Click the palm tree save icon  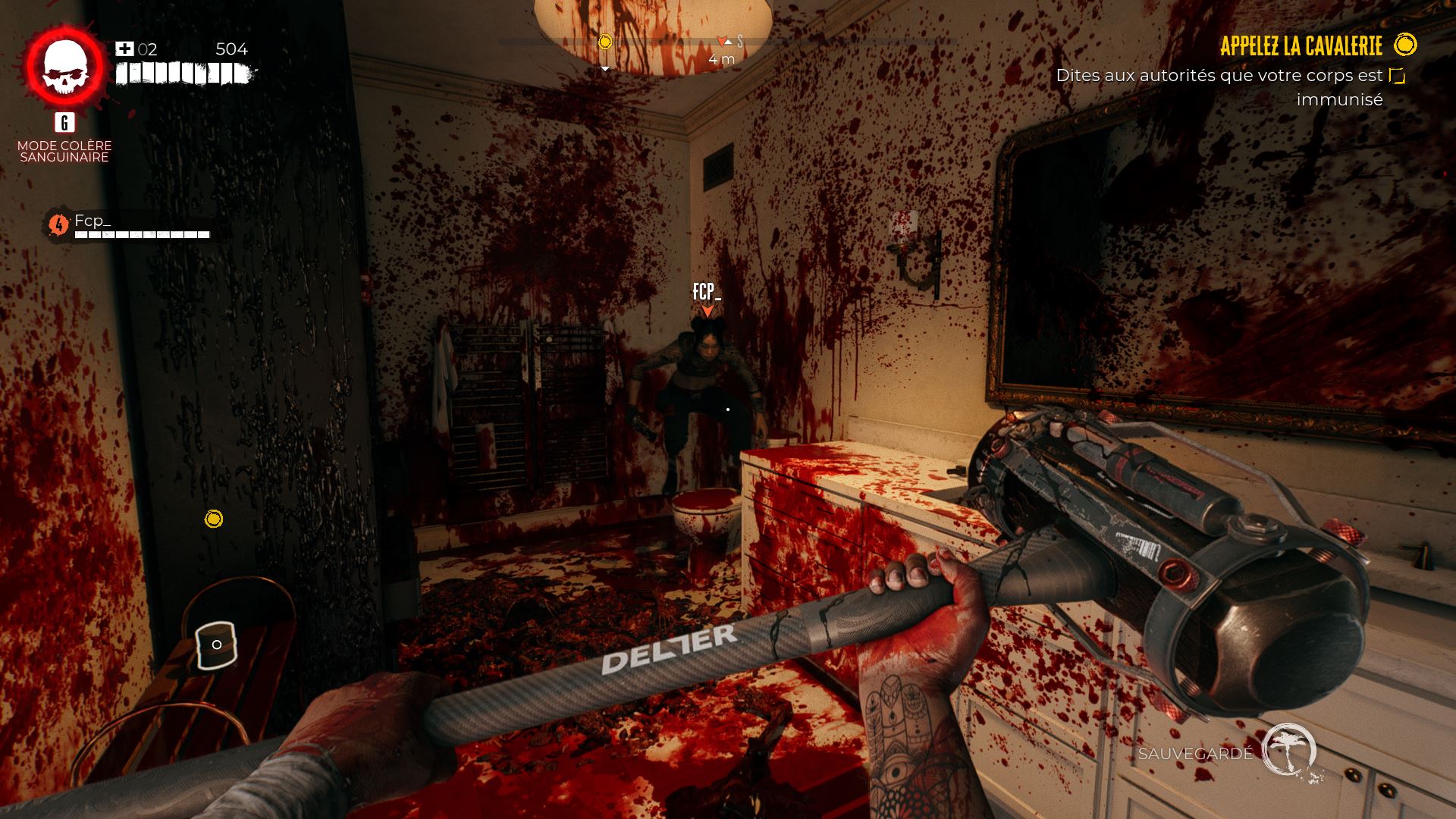pyautogui.click(x=1288, y=749)
